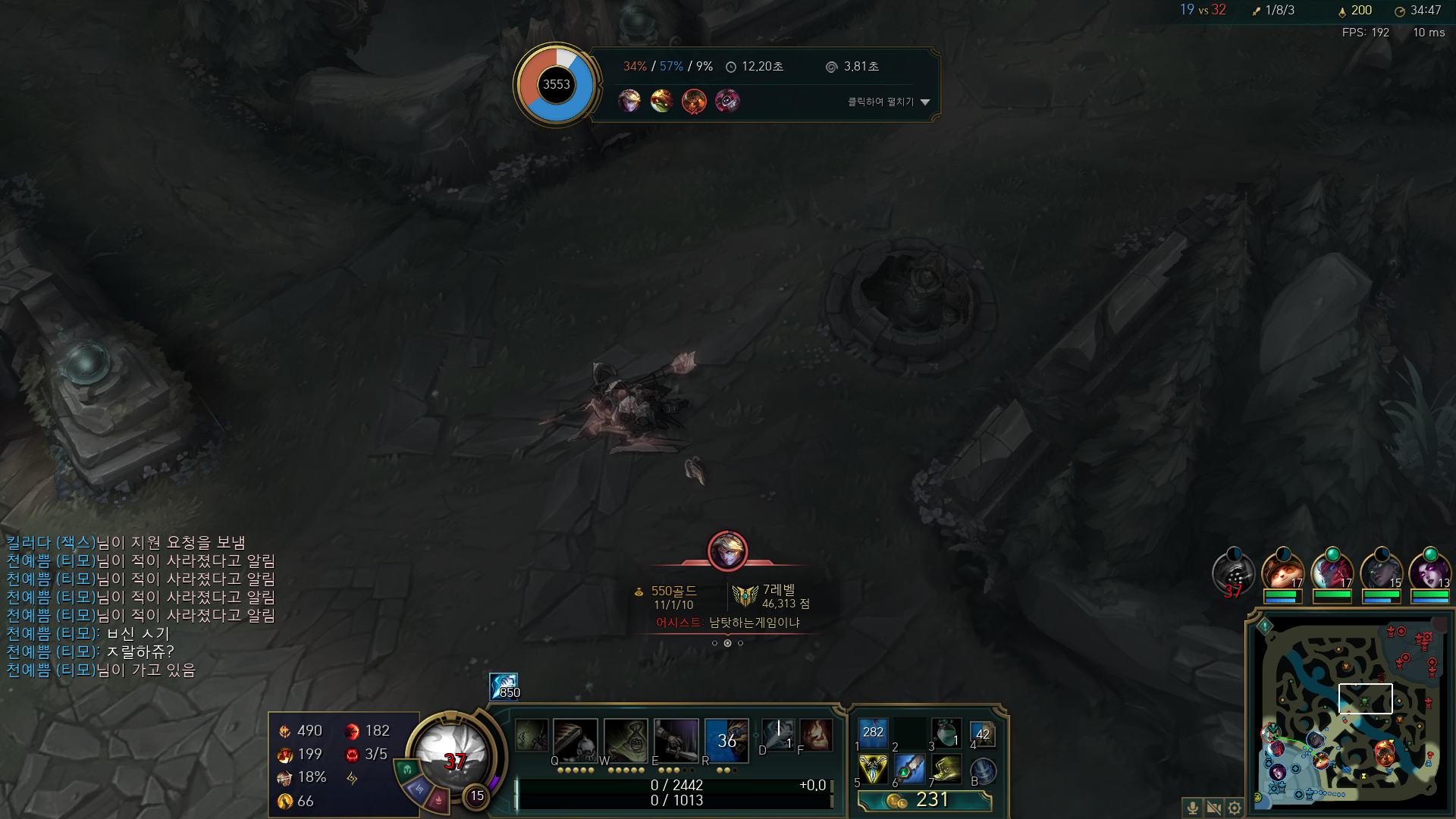Screen dimensions: 1456x819
Task: Select the Veigar portrait in the death recap
Action: coord(726,100)
